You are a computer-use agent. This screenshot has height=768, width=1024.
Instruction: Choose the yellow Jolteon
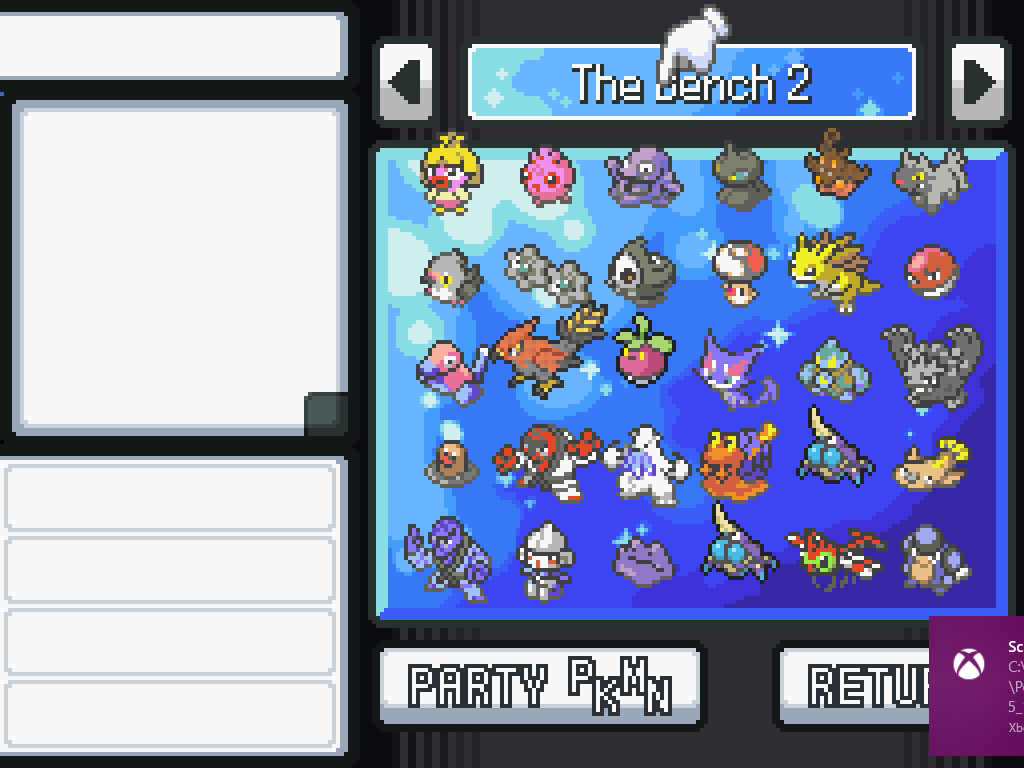click(x=834, y=268)
